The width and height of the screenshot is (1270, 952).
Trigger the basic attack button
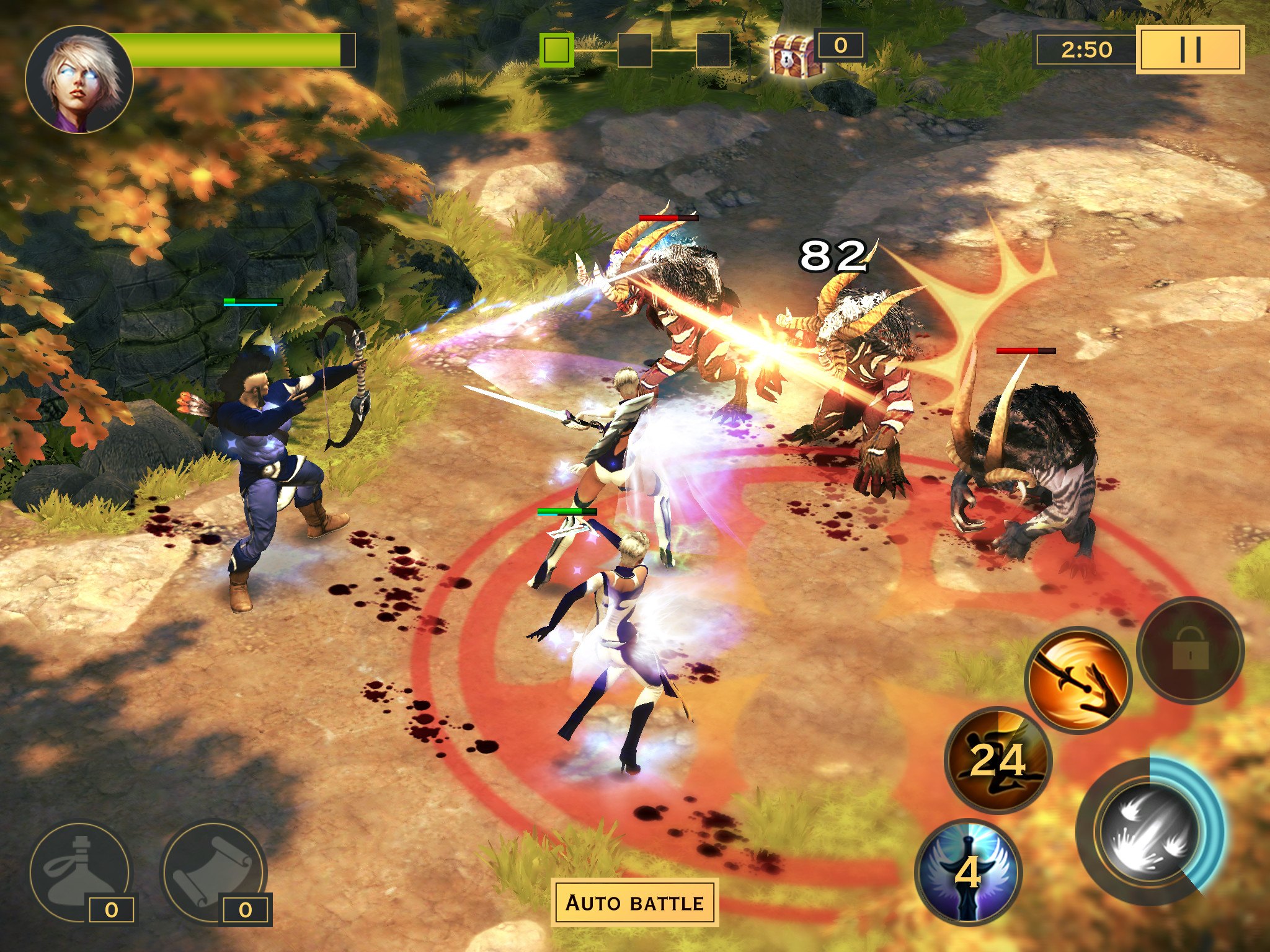(x=1150, y=832)
